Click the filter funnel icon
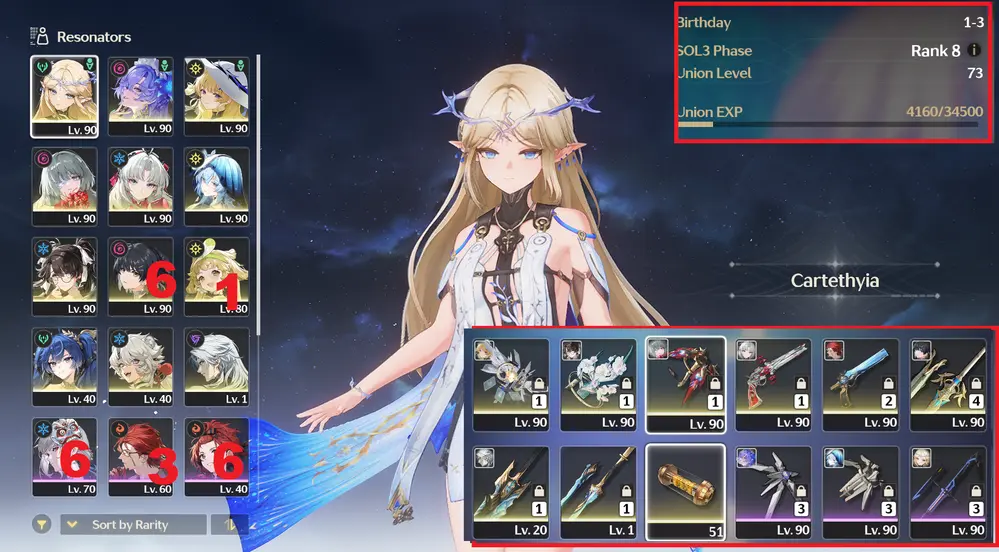This screenshot has height=552, width=999. pyautogui.click(x=42, y=523)
